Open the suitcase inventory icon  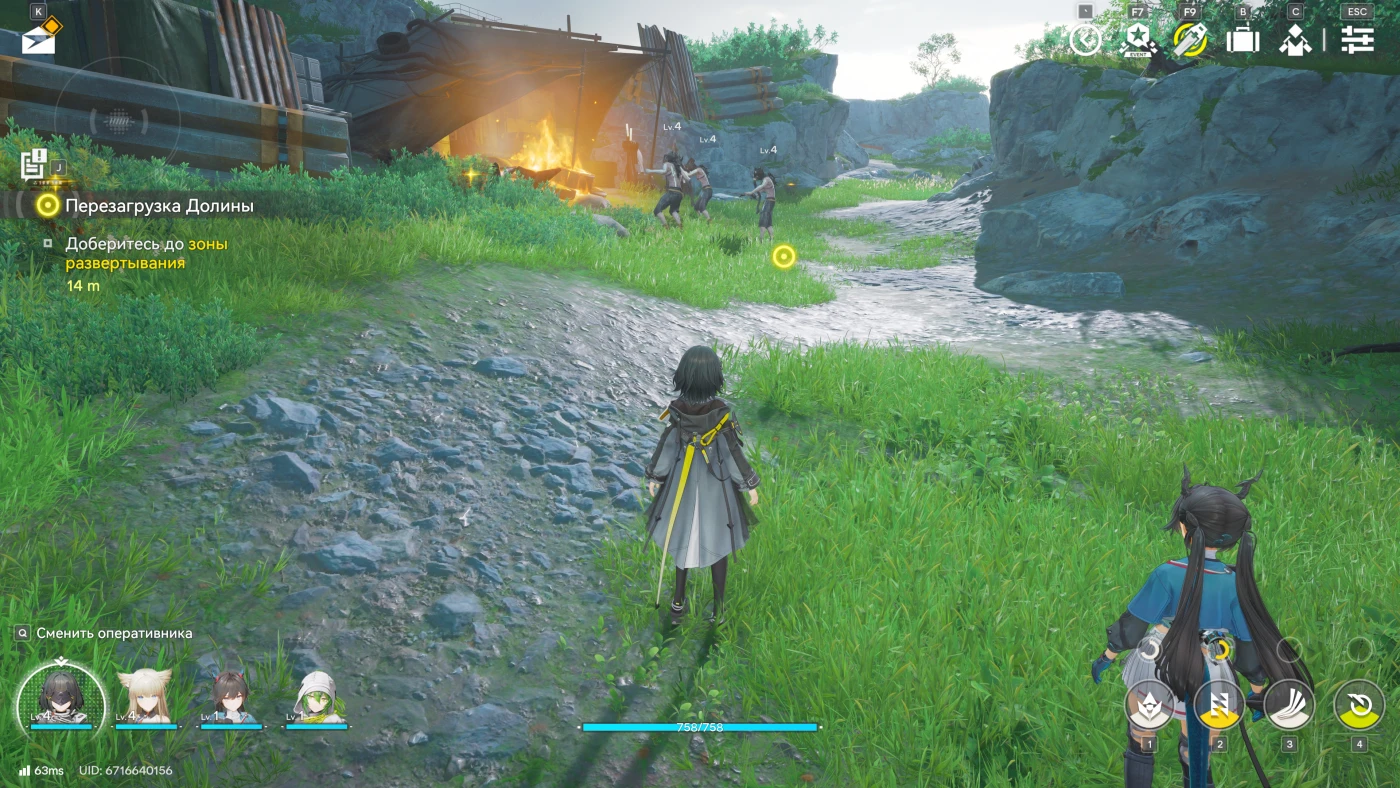1243,40
